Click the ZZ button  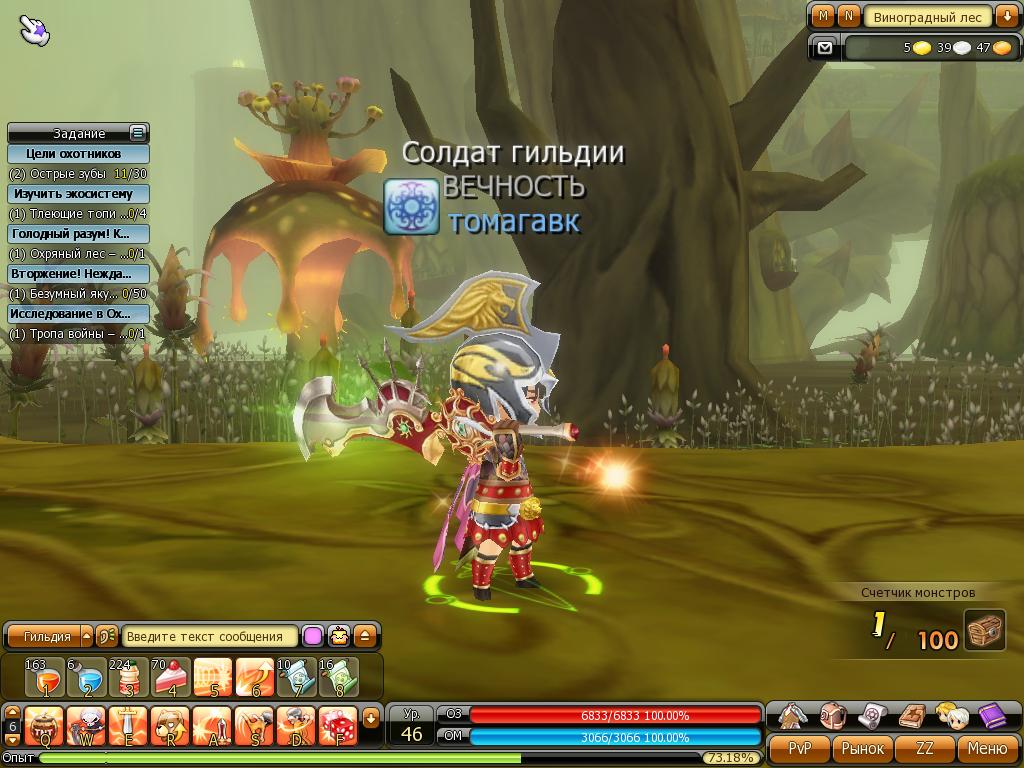click(925, 748)
